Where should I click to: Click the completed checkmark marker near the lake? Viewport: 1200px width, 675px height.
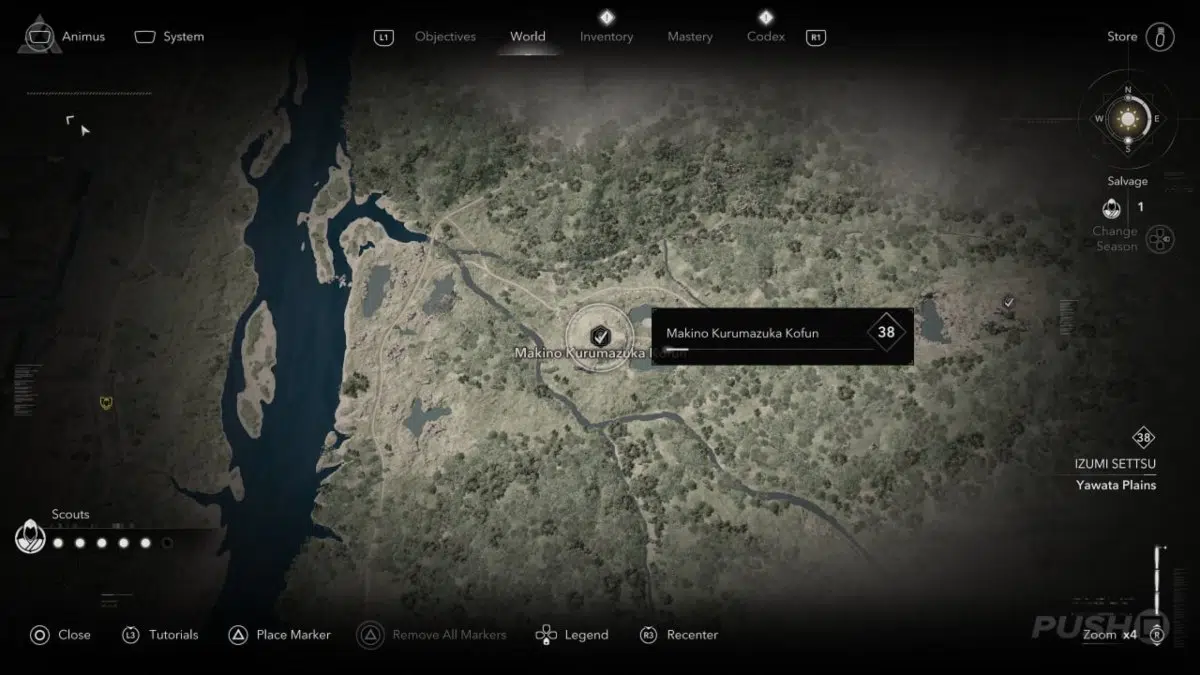1009,301
